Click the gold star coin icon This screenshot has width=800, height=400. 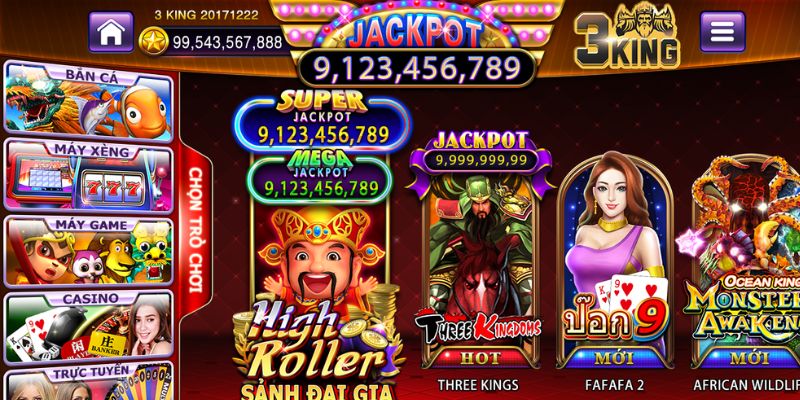pyautogui.click(x=154, y=42)
